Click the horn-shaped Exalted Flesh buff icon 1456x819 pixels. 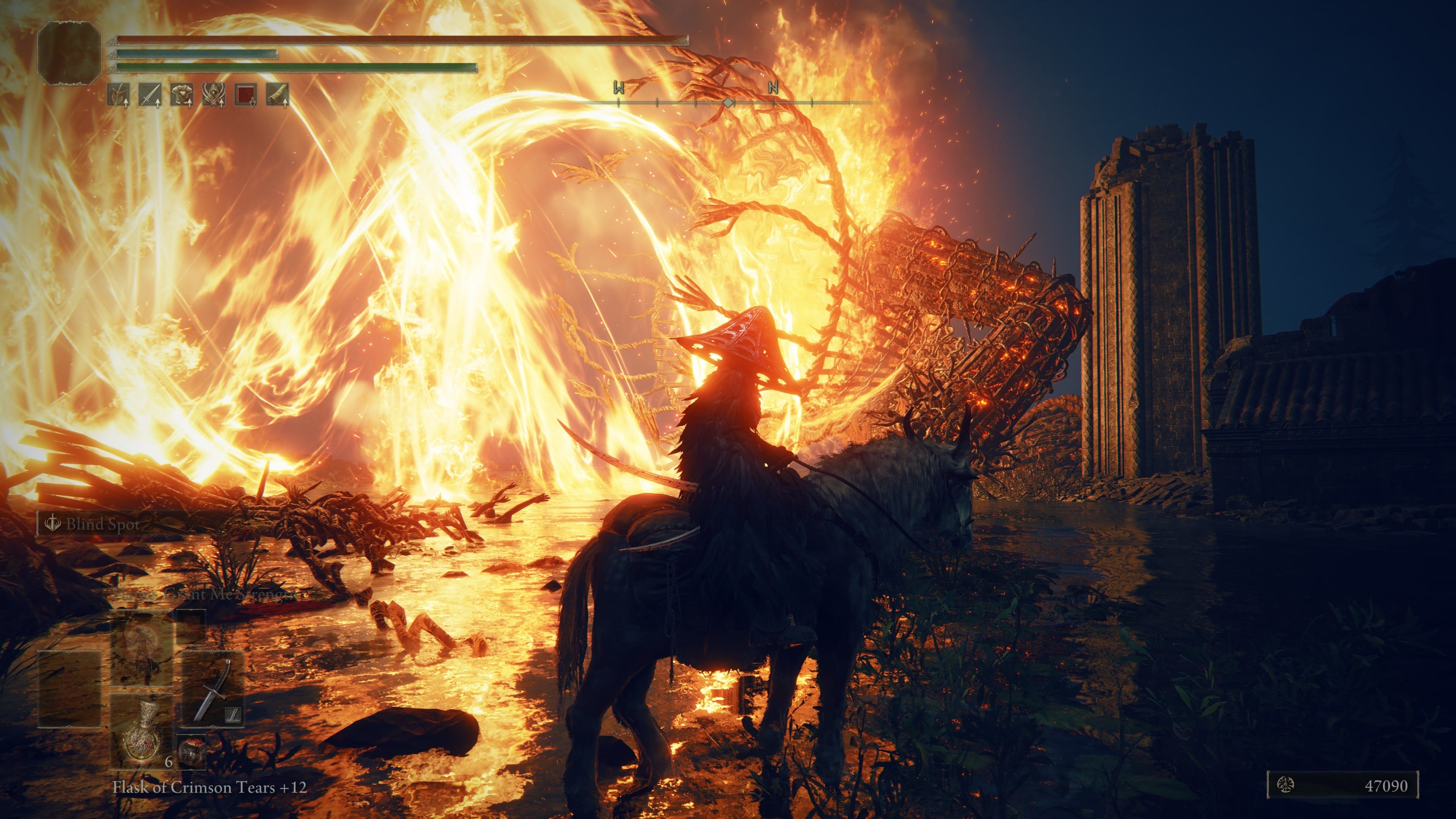pos(277,94)
